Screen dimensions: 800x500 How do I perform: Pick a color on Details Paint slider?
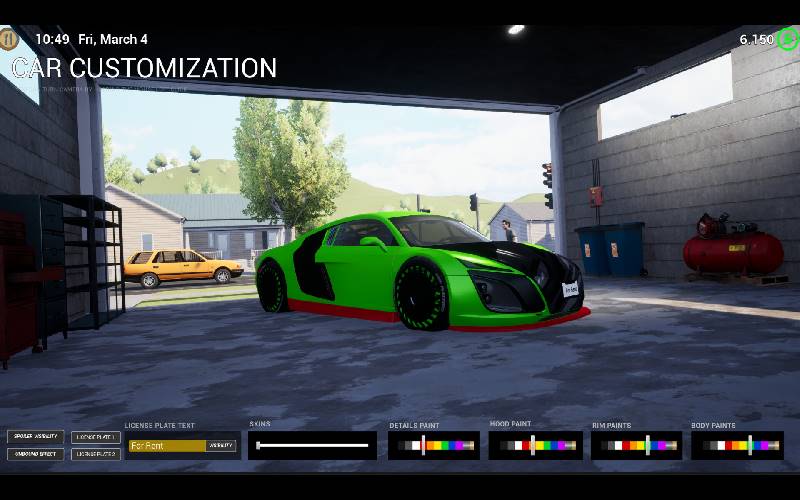[434, 446]
